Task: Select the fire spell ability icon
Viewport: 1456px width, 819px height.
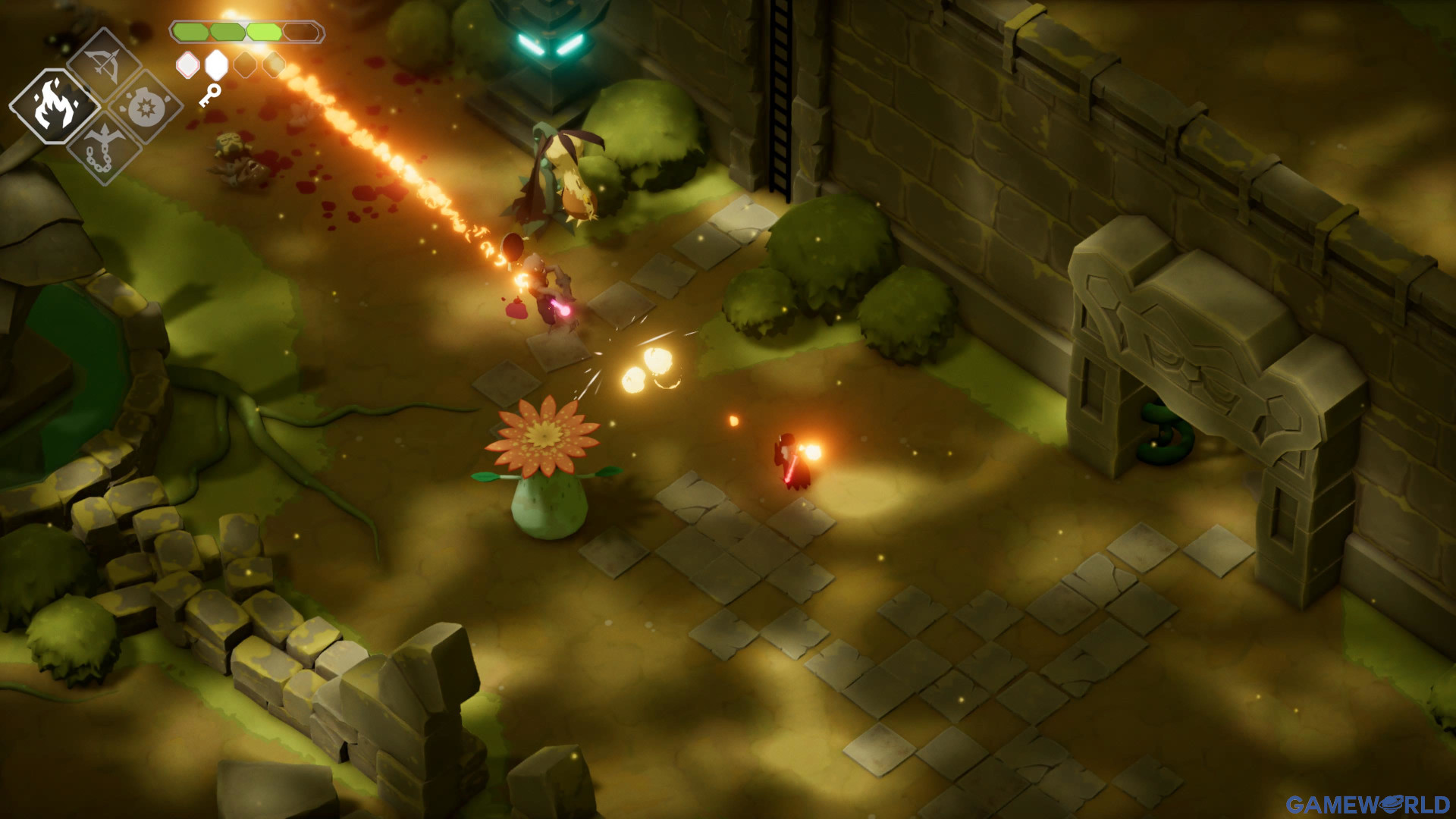Action: (55, 106)
